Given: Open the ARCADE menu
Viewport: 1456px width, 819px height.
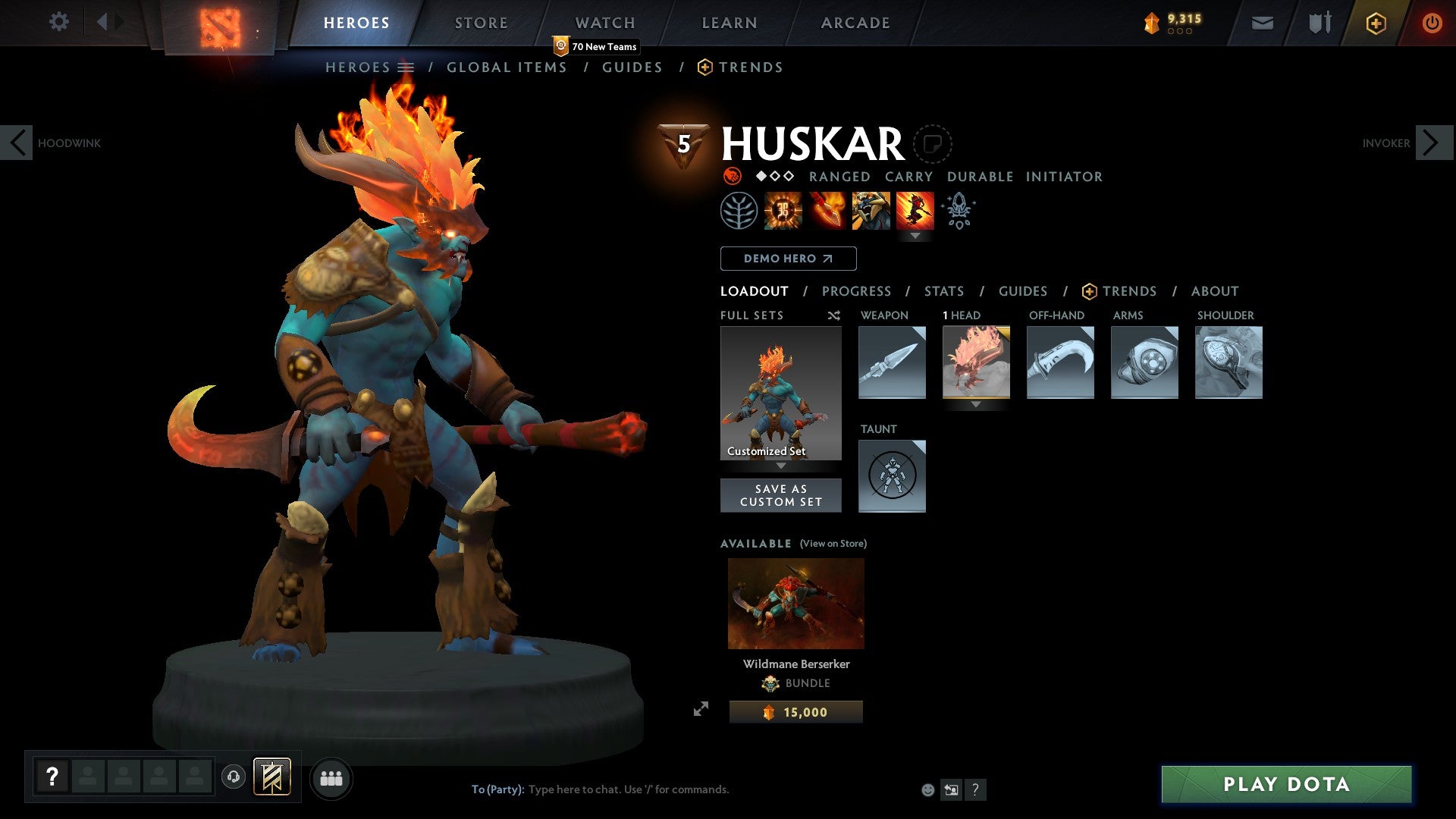Looking at the screenshot, I should coord(855,22).
